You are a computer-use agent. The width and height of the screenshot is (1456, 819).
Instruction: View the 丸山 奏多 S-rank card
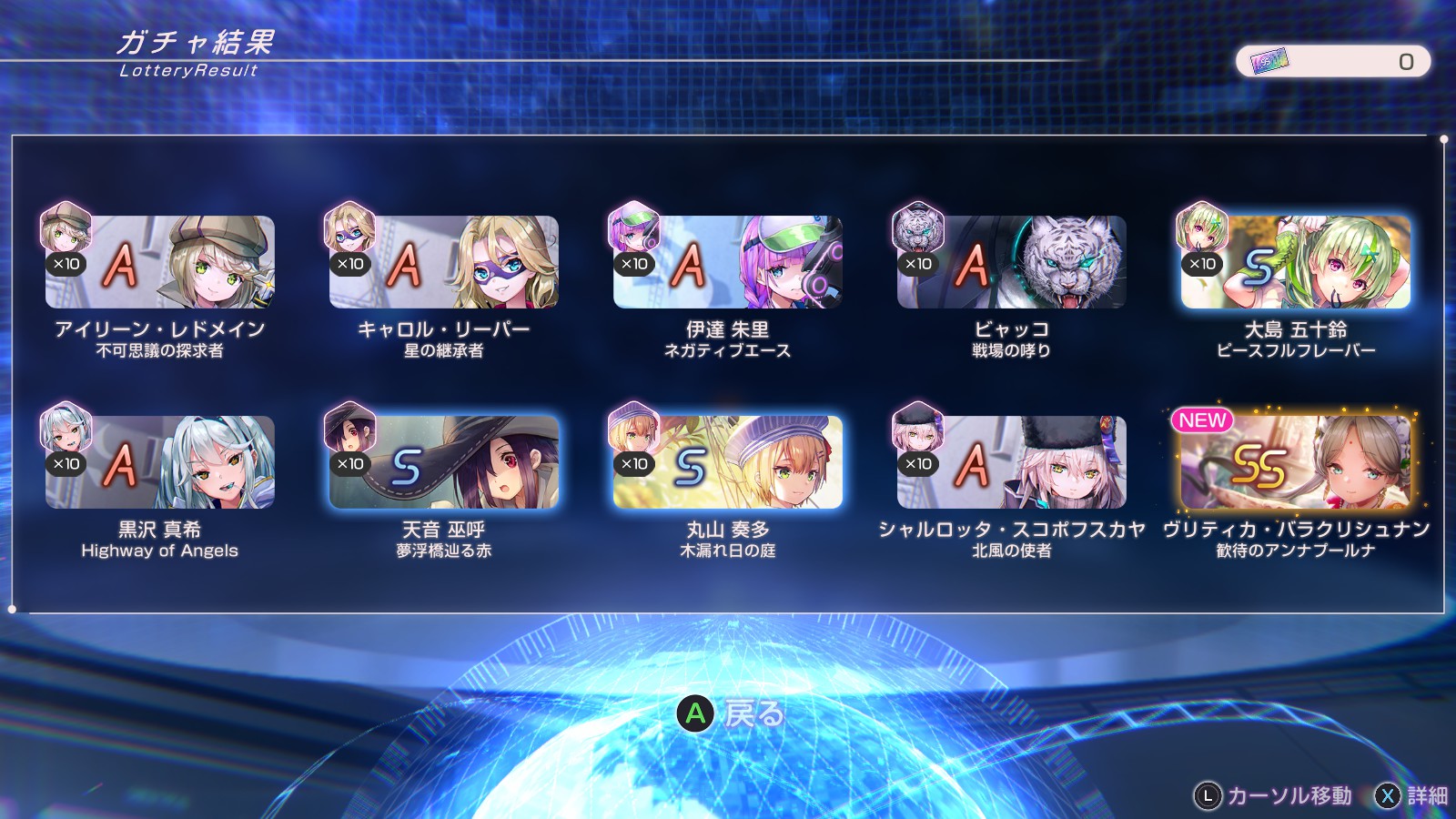(x=728, y=462)
